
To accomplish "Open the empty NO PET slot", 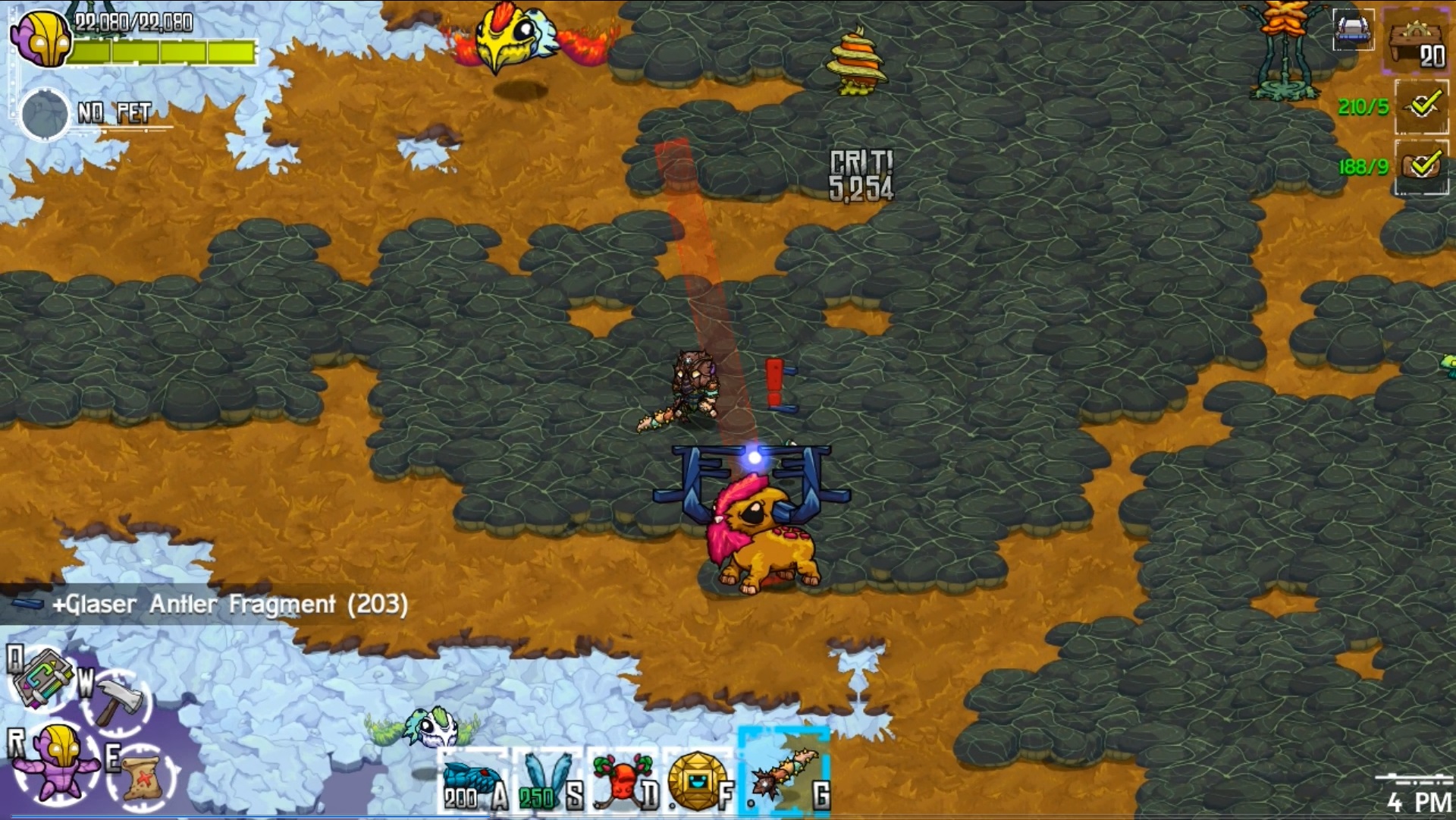I will pyautogui.click(x=43, y=114).
